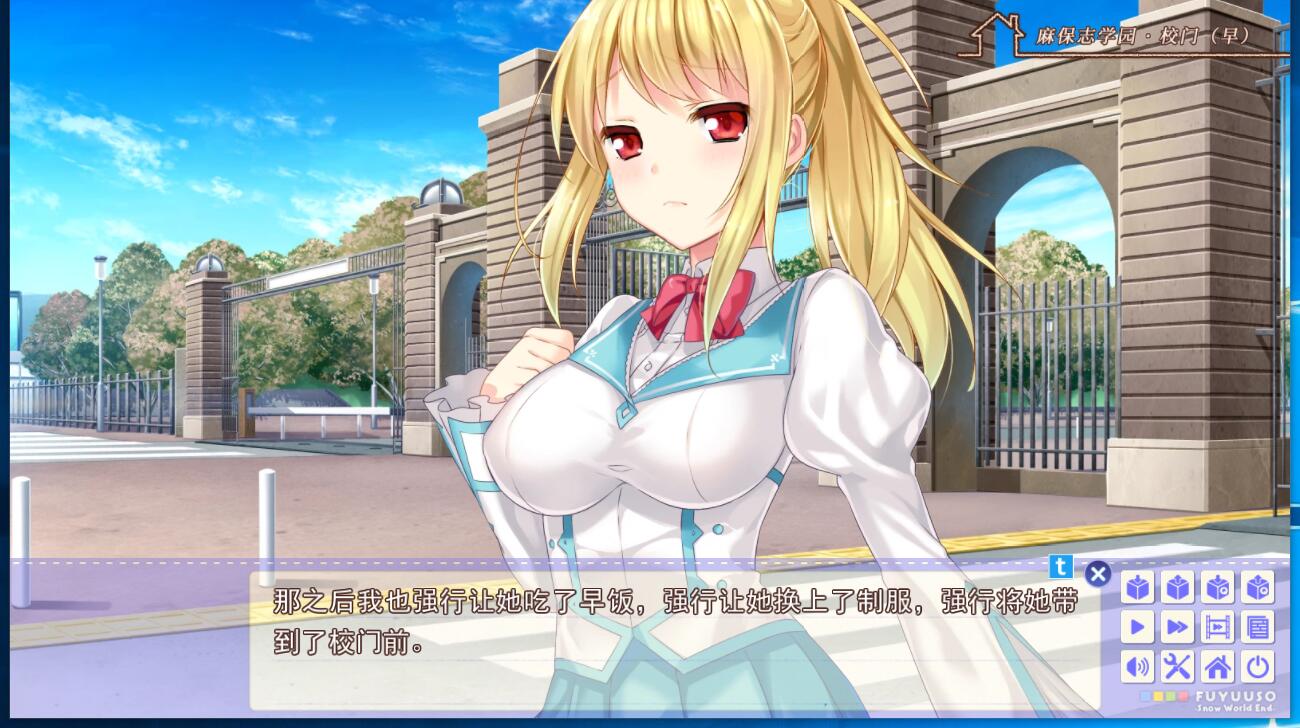Open game configuration with the wrench icon
The image size is (1300, 728).
click(1178, 667)
